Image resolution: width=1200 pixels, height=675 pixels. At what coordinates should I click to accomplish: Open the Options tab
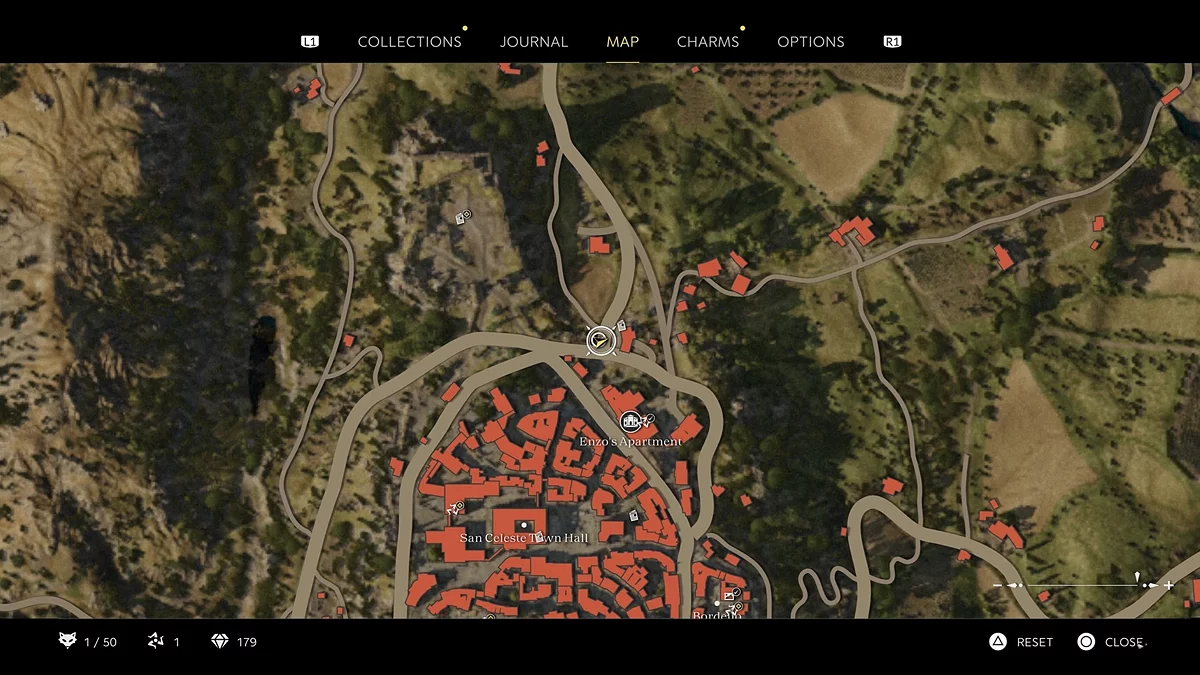point(811,42)
